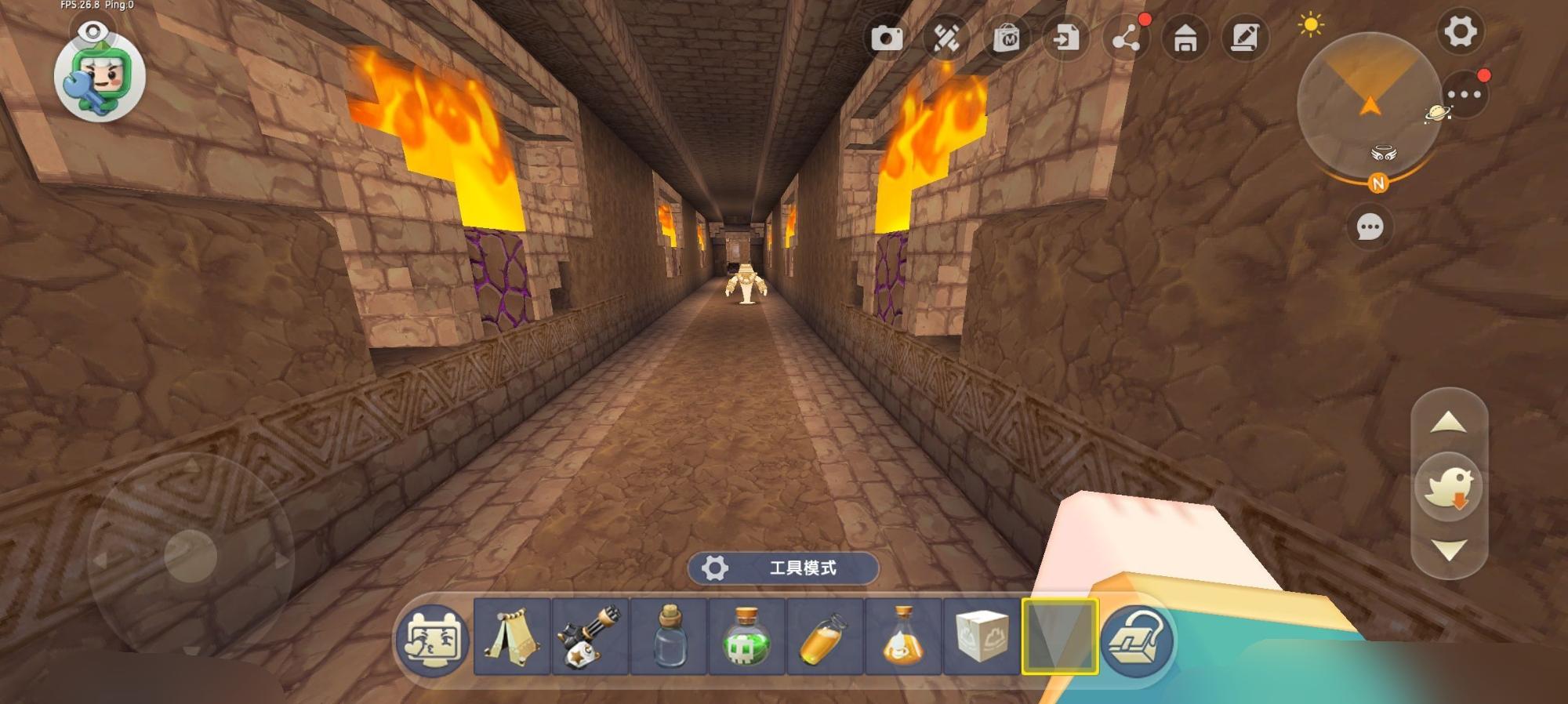Screen dimensions: 1568x704
Task: Open the shopping bag store
Action: click(x=1007, y=38)
